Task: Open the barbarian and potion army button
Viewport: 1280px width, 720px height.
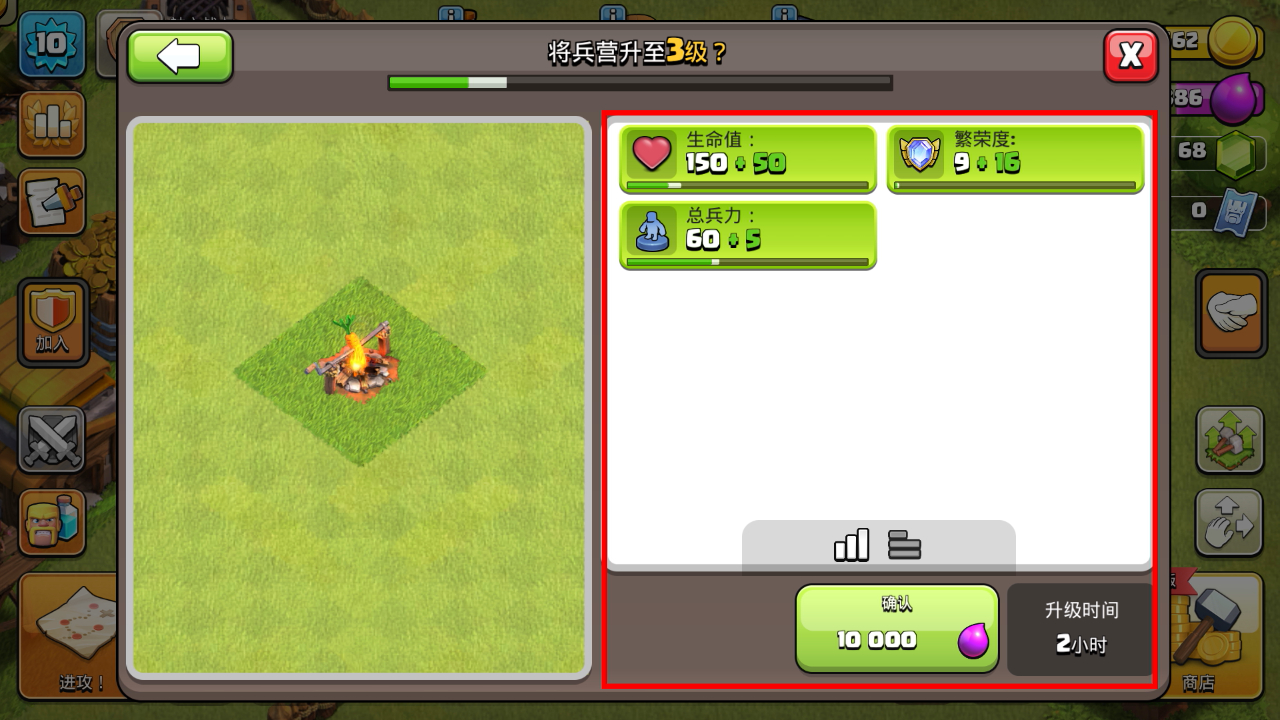Action: tap(52, 522)
